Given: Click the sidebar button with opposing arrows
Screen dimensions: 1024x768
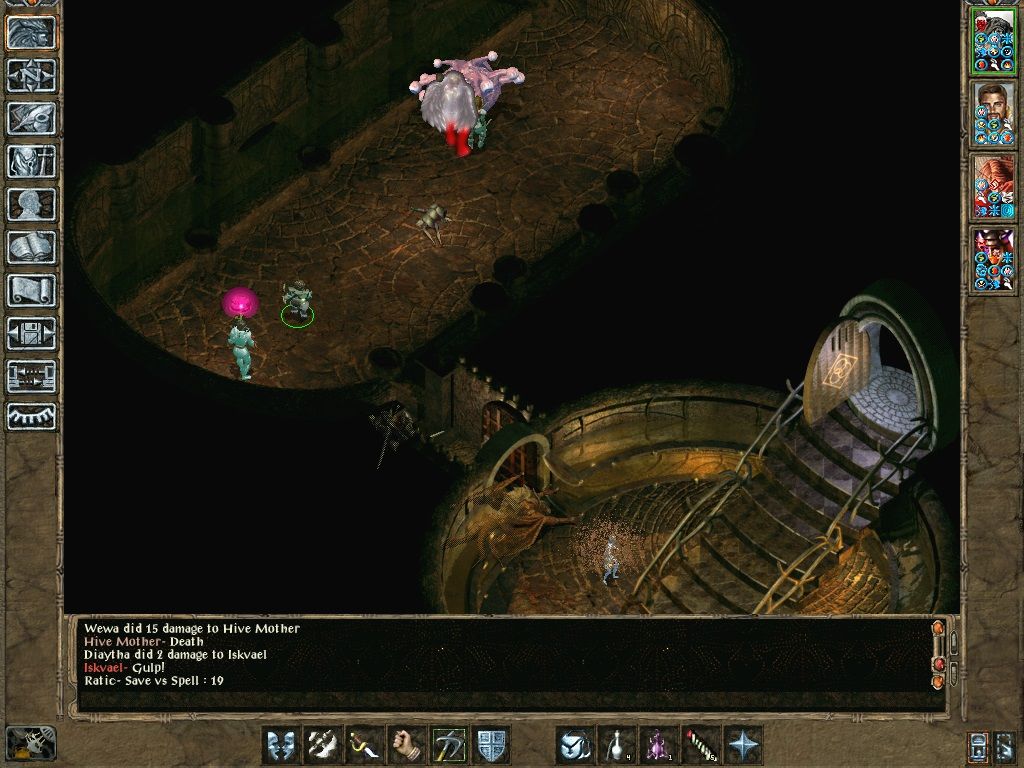Looking at the screenshot, I should [32, 376].
